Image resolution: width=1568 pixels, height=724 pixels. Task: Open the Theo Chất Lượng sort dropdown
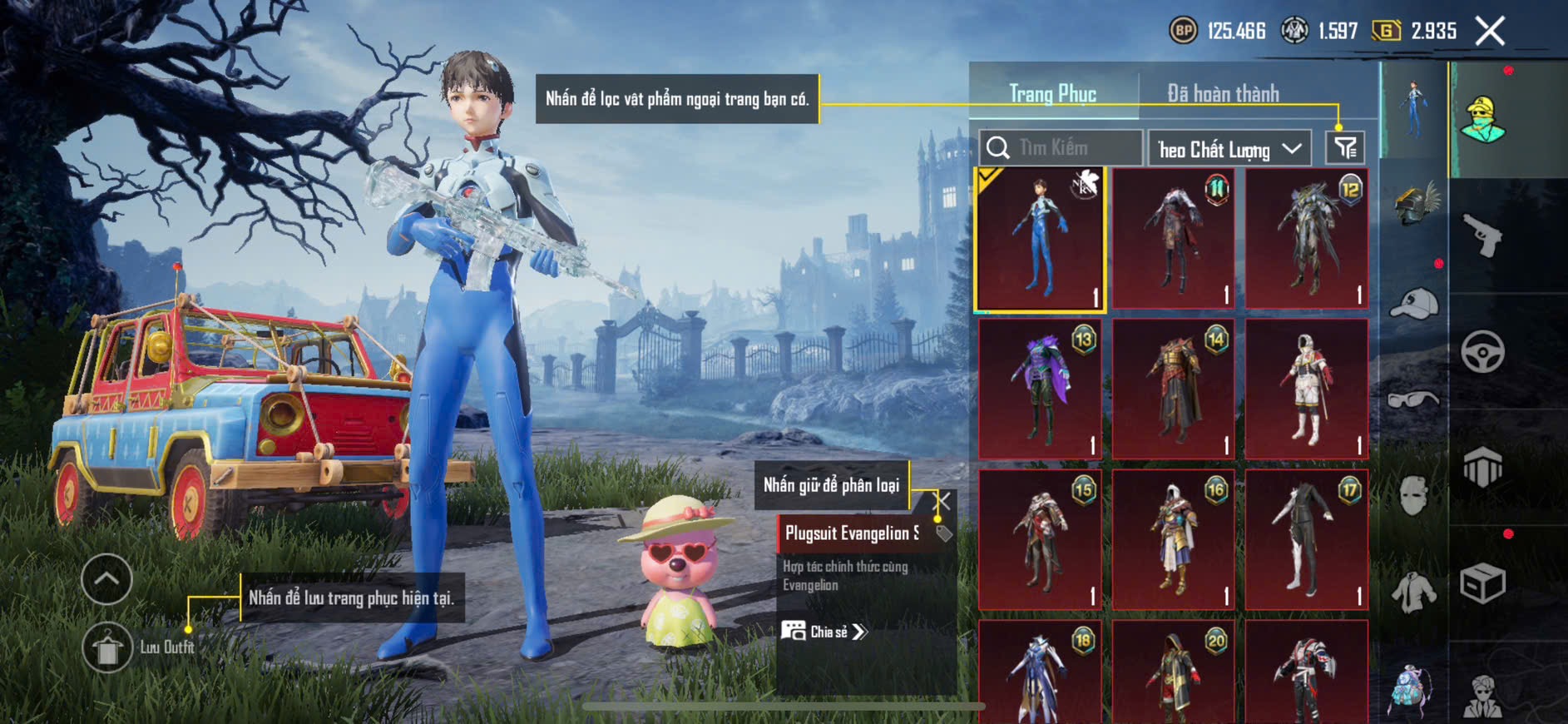coord(1229,149)
